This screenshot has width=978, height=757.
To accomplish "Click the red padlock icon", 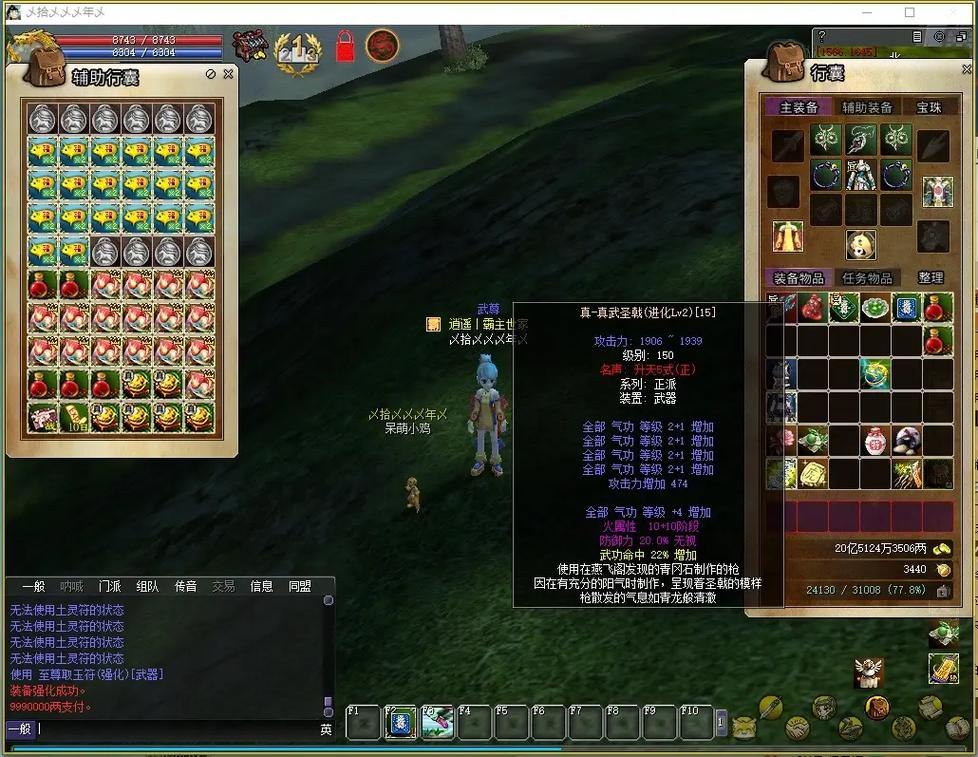I will pyautogui.click(x=346, y=46).
